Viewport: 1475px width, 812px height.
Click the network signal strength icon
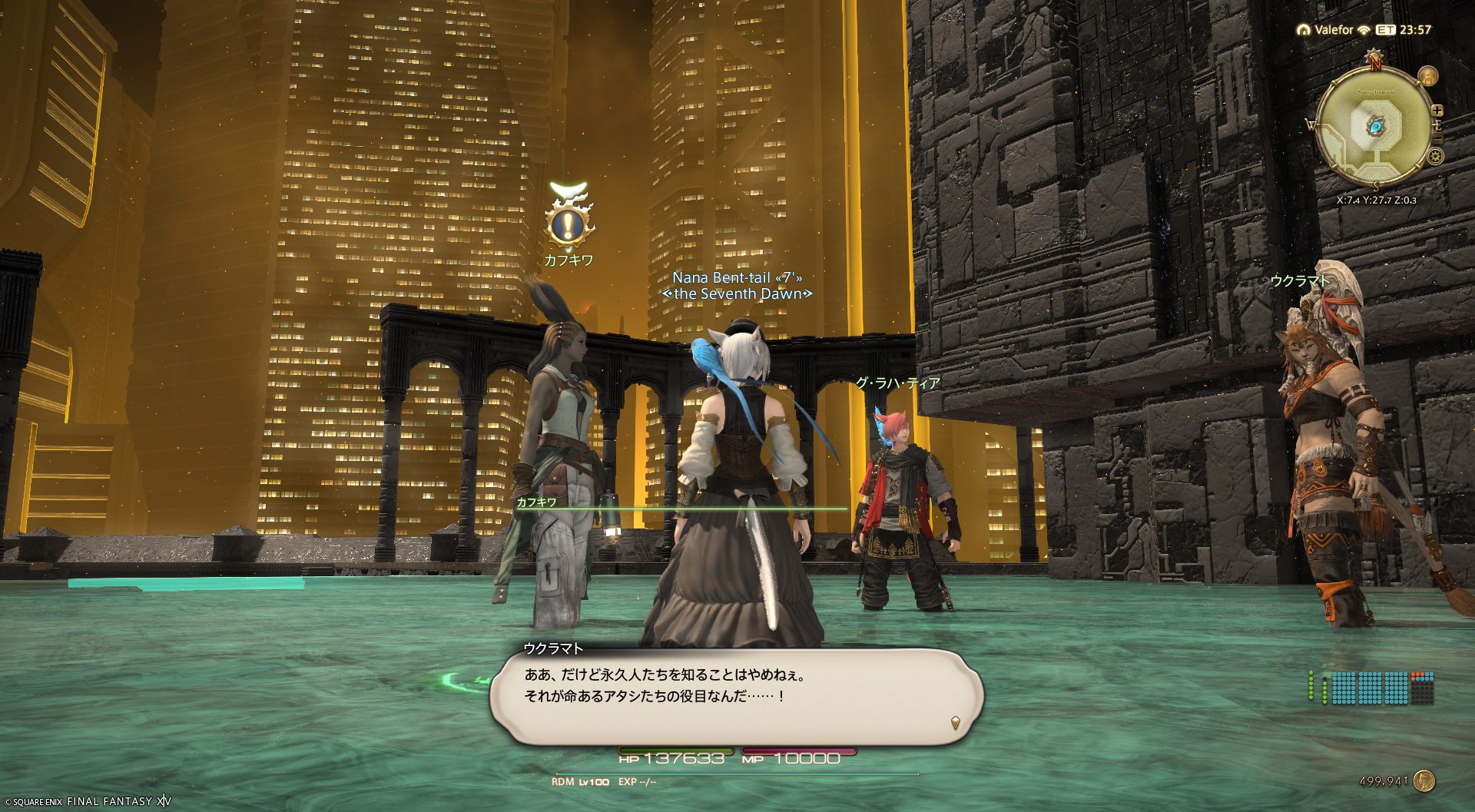click(1364, 30)
